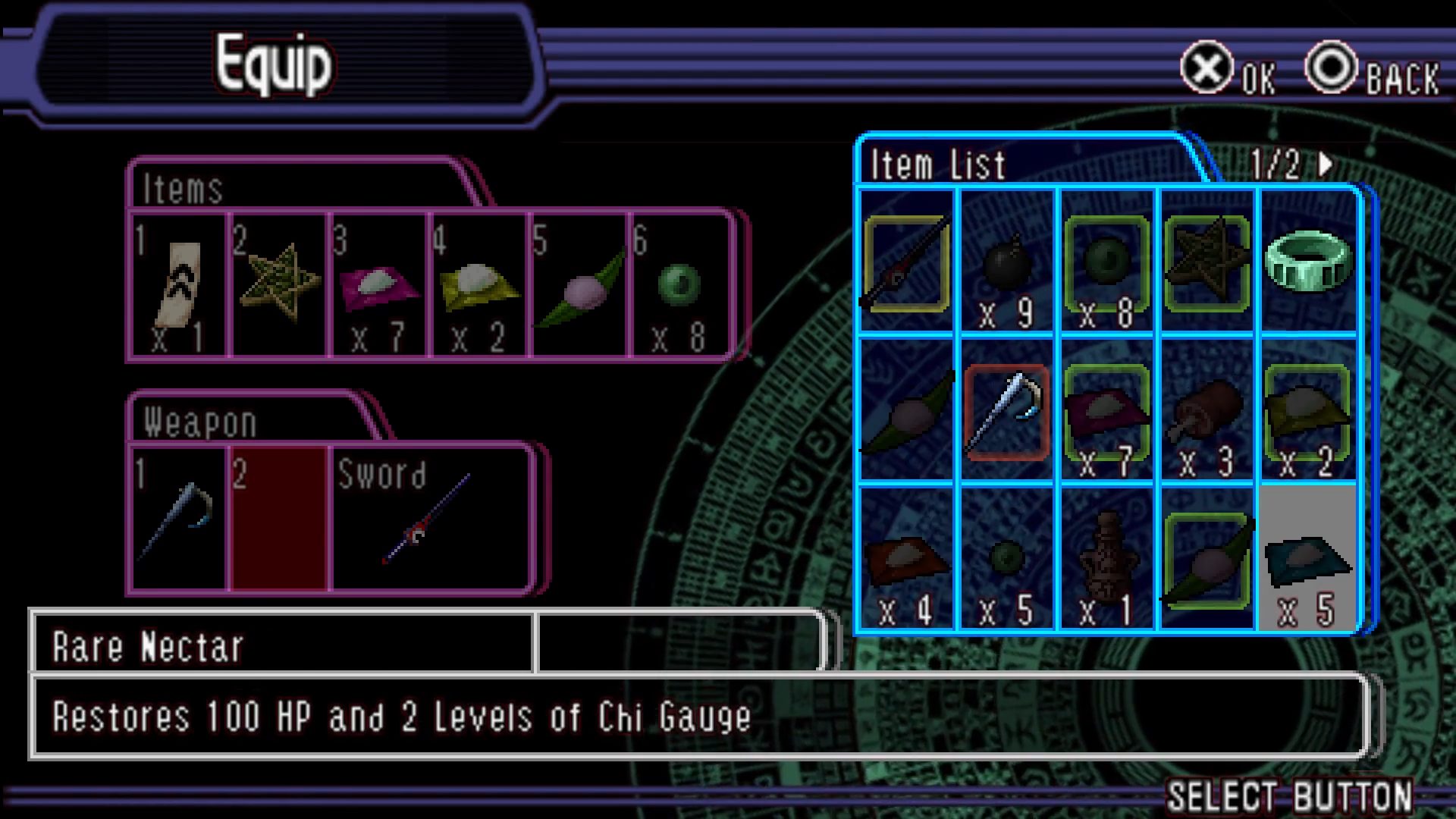The width and height of the screenshot is (1456, 819).
Task: Select the highlighted Rare Nectar item x5
Action: point(1307,559)
